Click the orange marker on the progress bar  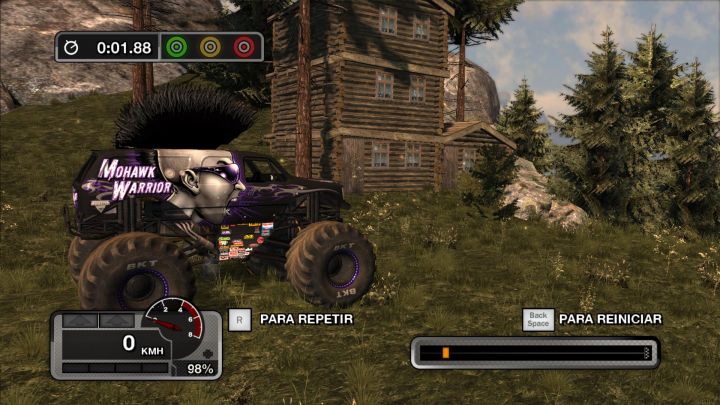click(x=445, y=353)
